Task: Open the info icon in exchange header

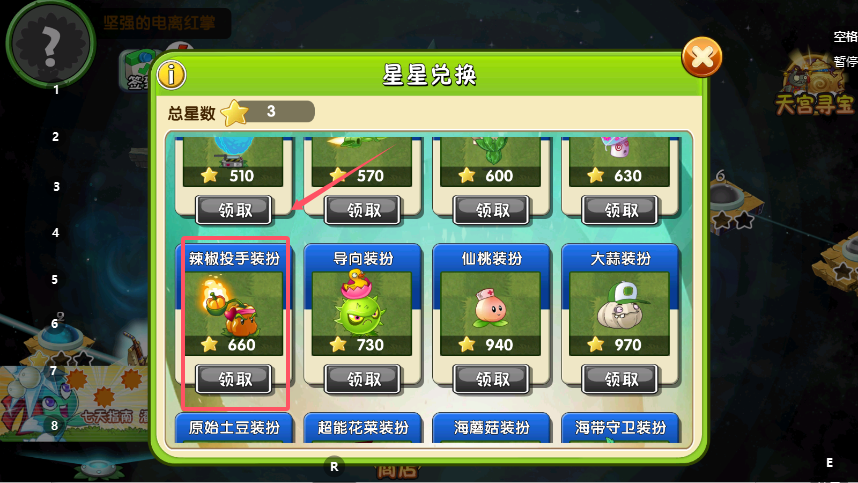Action: 173,75
